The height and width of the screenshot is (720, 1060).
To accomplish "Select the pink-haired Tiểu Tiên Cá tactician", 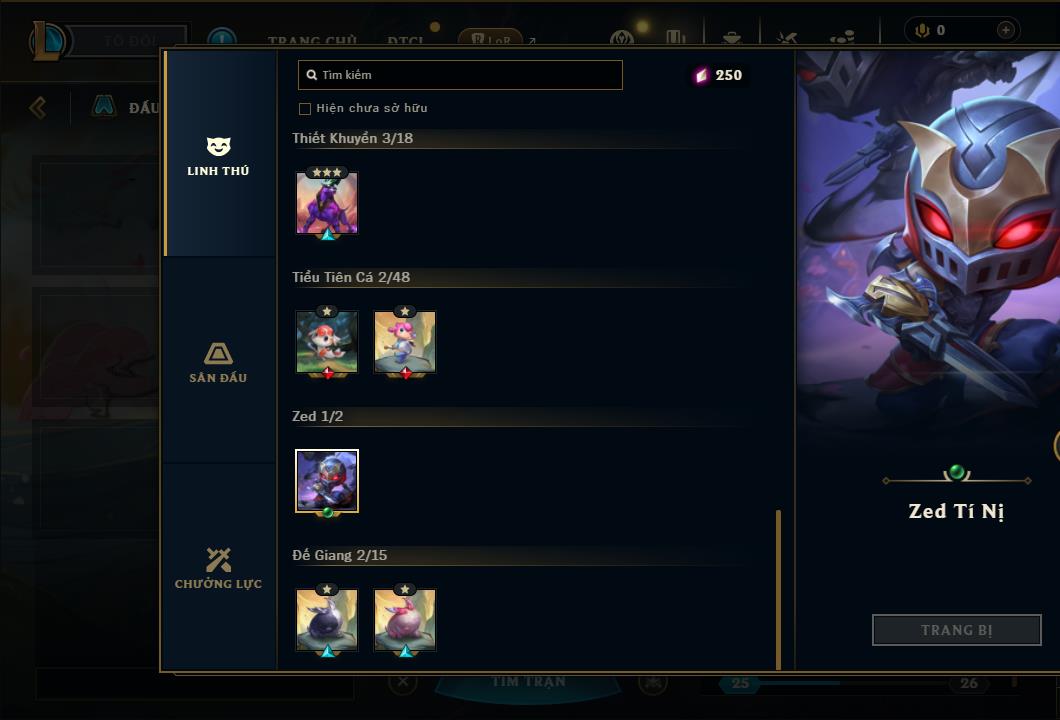I will 405,342.
